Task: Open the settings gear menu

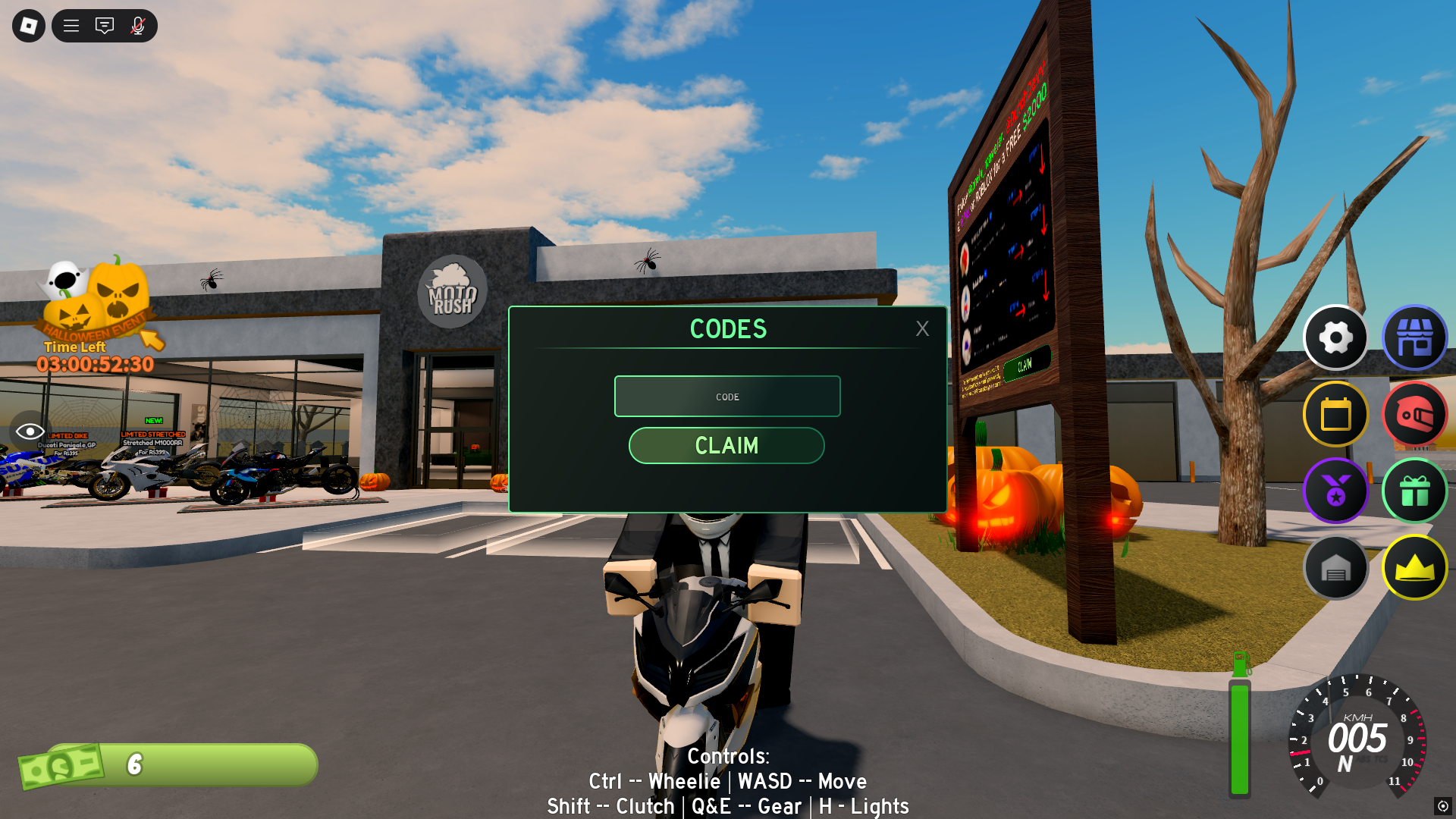Action: pyautogui.click(x=1336, y=338)
